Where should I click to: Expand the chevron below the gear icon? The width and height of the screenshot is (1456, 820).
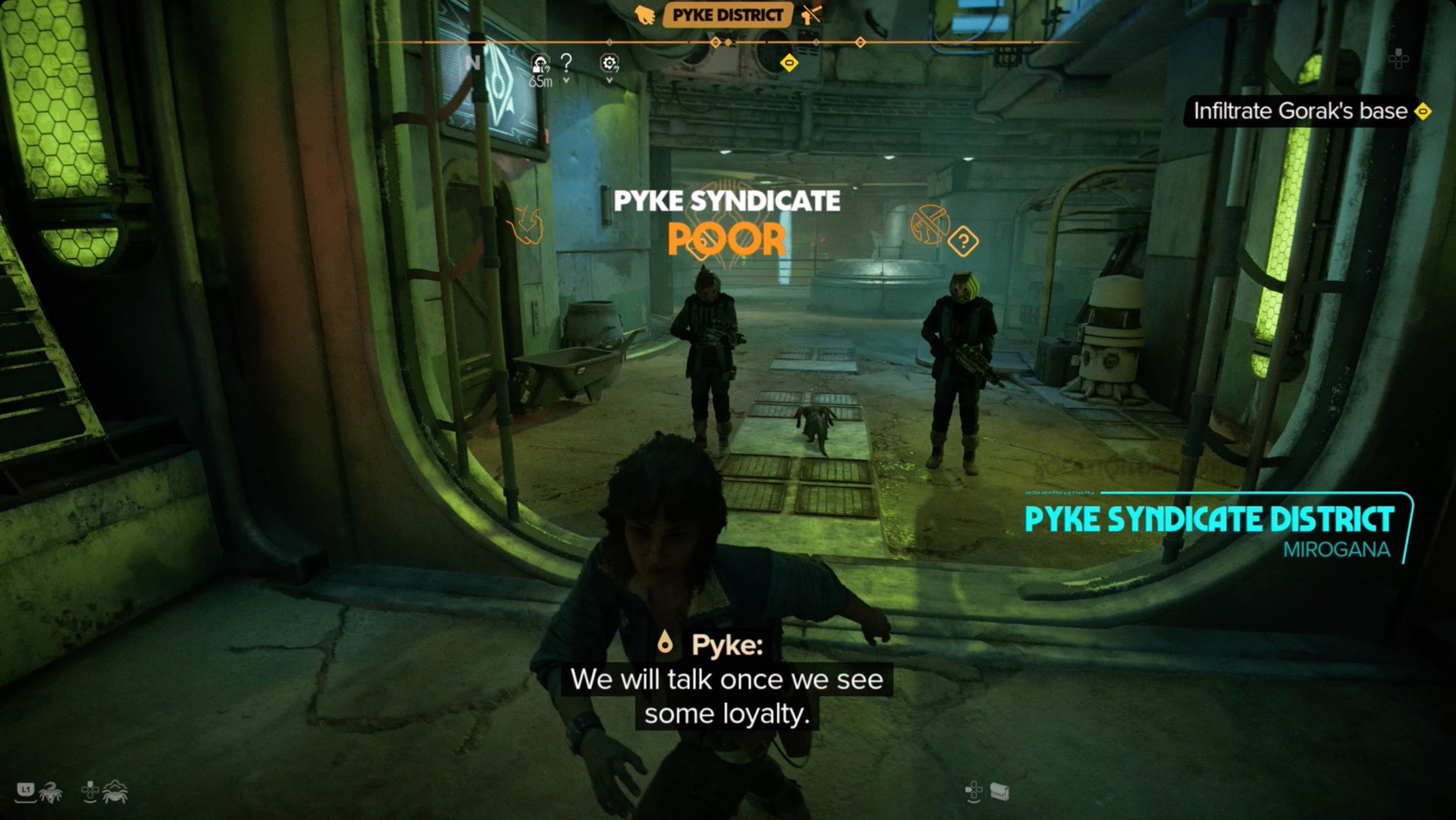(x=610, y=80)
